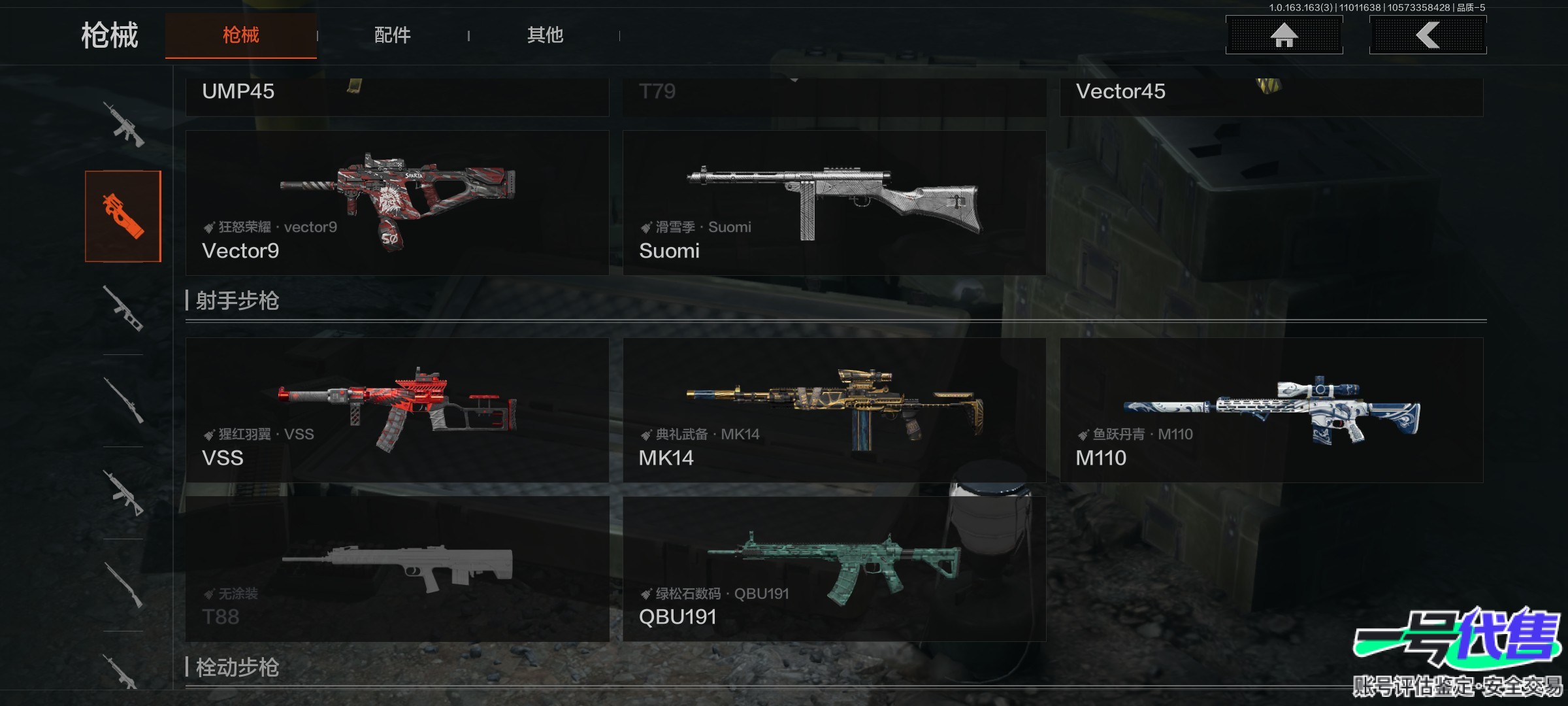1568x706 pixels.
Task: Open the VSS weapon card
Action: 397,410
